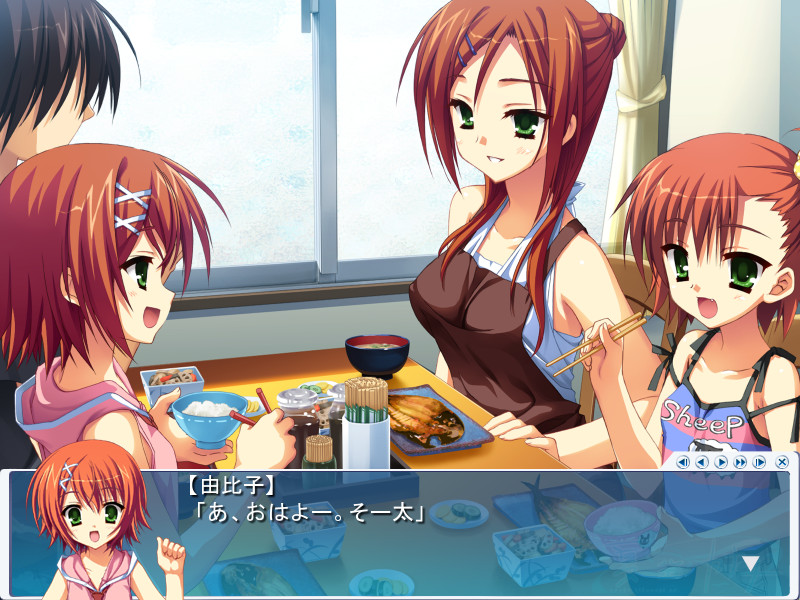Activate the double-arrow fast-forward button
The width and height of the screenshot is (800, 600).
coord(740,462)
